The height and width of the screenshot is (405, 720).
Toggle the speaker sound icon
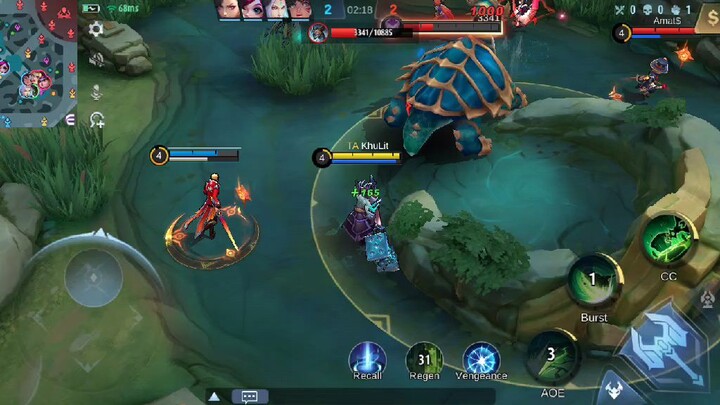point(97,61)
